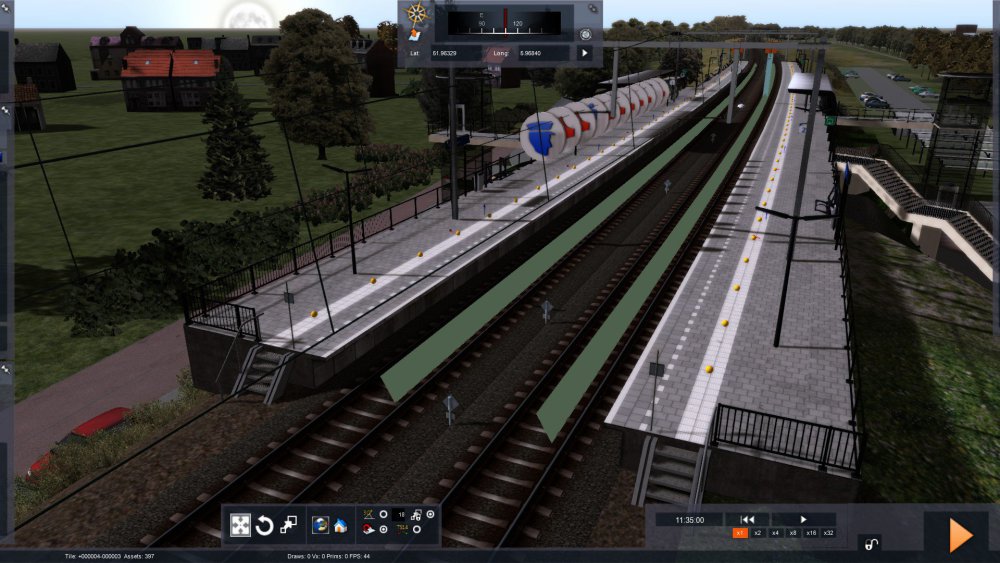
Task: Start the small time playback arrow
Action: pos(803,519)
